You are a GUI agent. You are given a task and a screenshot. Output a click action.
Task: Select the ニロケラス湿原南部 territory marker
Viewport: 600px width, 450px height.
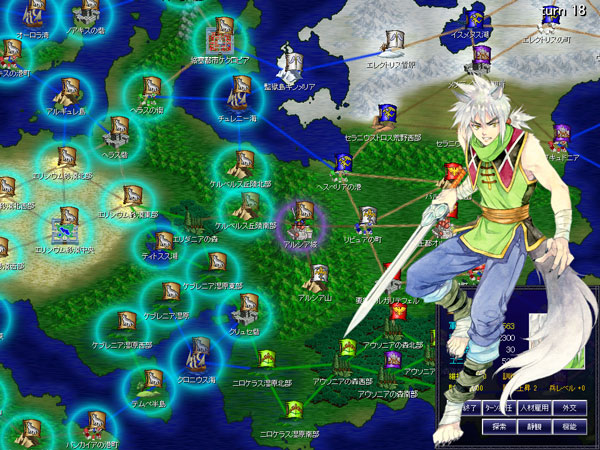tap(294, 409)
